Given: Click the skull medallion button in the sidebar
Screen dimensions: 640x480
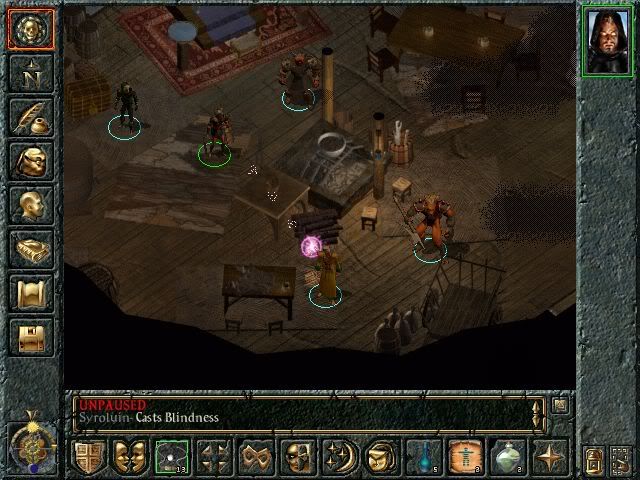Looking at the screenshot, I should coord(30,28).
